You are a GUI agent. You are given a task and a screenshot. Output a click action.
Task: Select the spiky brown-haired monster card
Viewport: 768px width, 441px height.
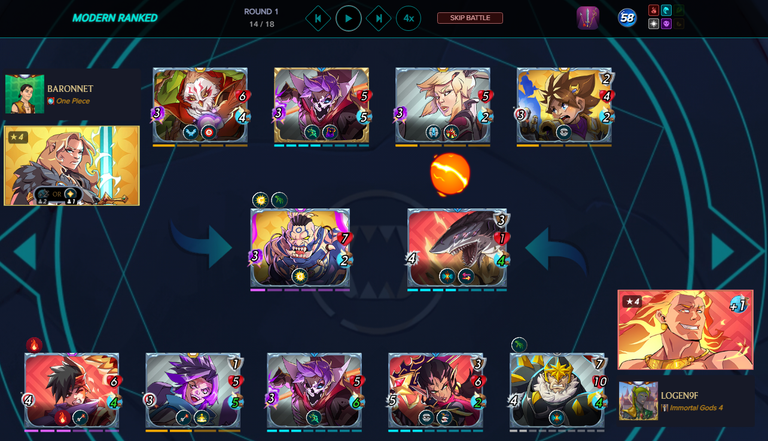(x=564, y=107)
